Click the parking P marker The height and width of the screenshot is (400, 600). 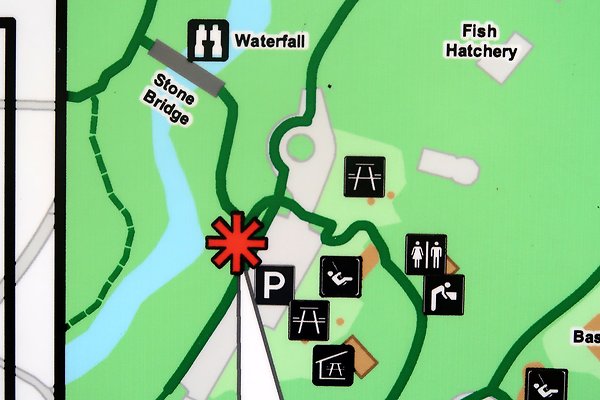[271, 285]
